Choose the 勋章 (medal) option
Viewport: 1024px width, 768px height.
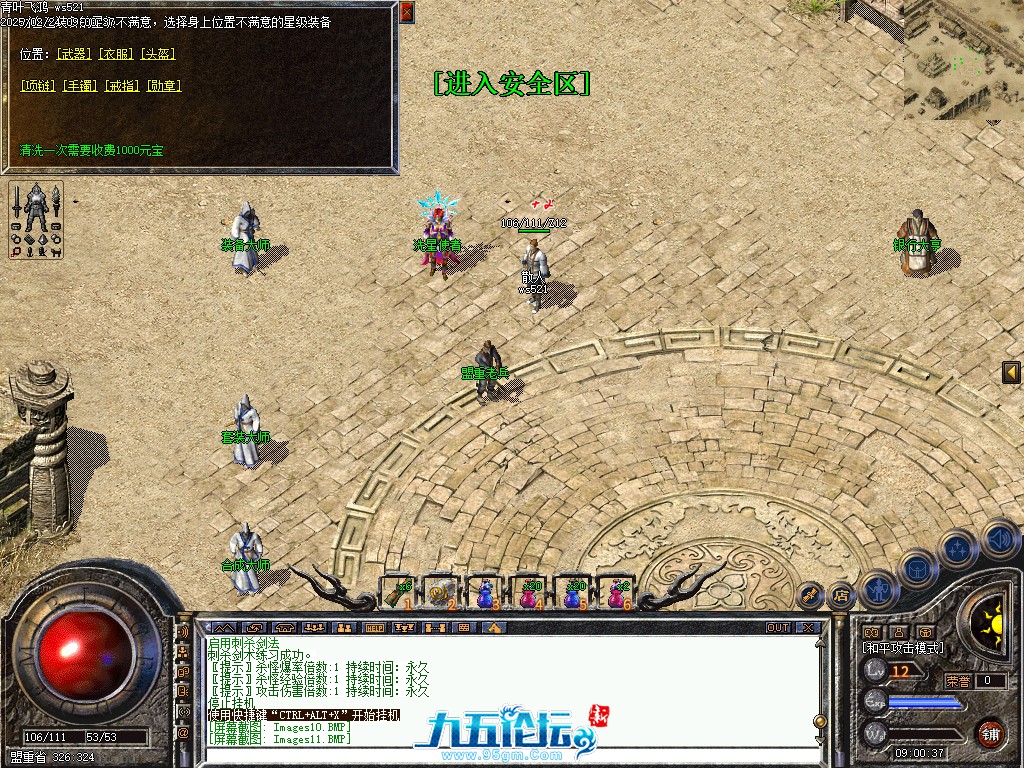click(163, 86)
